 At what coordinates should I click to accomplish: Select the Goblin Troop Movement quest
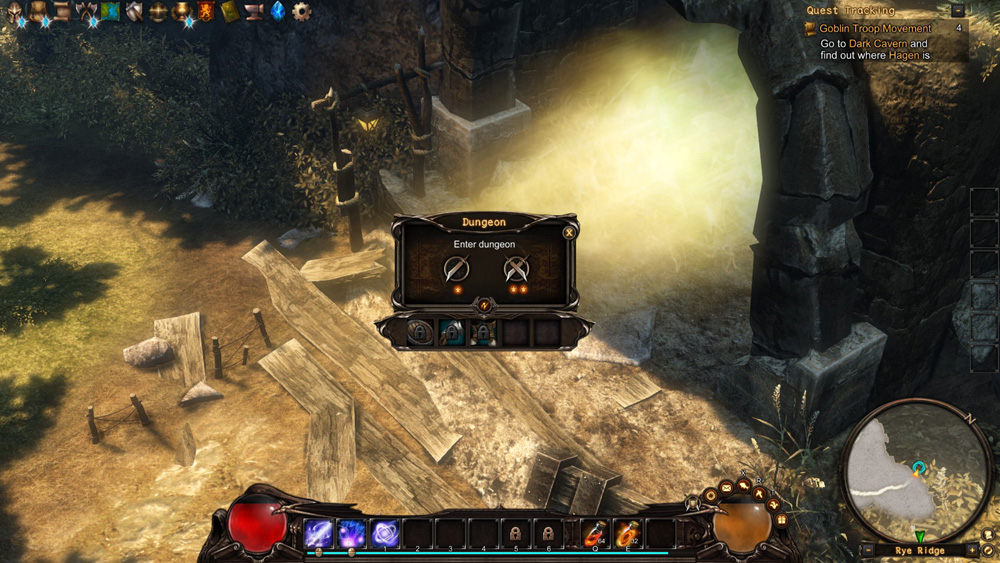click(875, 29)
